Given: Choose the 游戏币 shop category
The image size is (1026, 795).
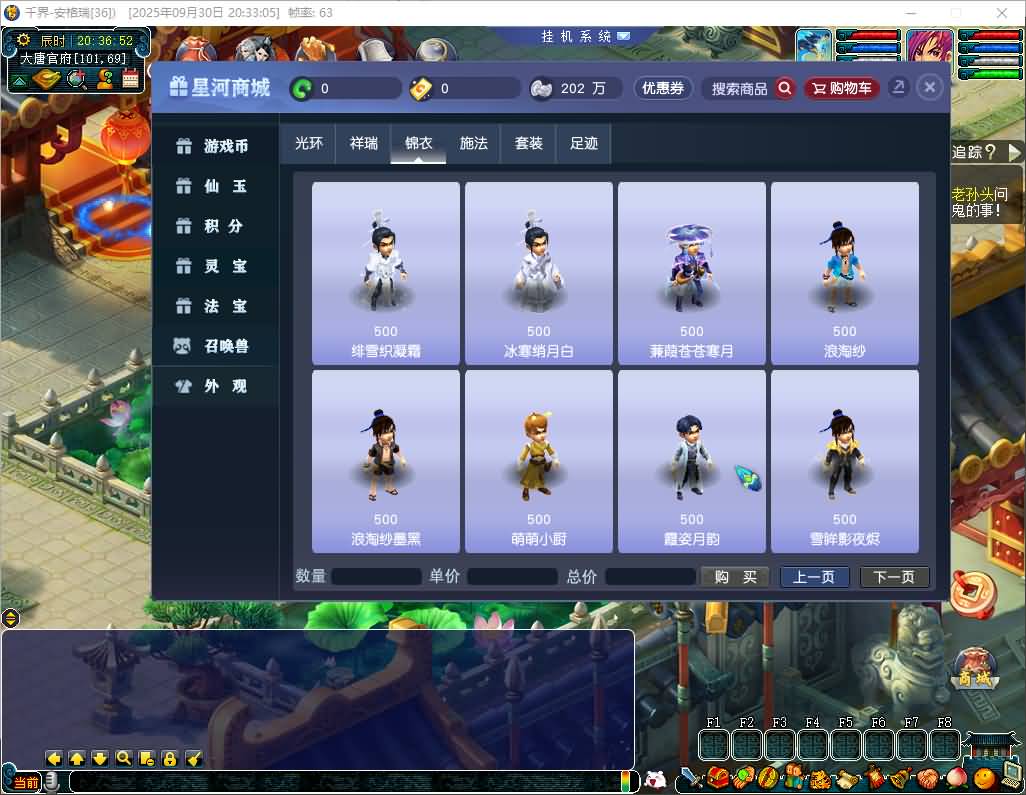Looking at the screenshot, I should pos(215,146).
